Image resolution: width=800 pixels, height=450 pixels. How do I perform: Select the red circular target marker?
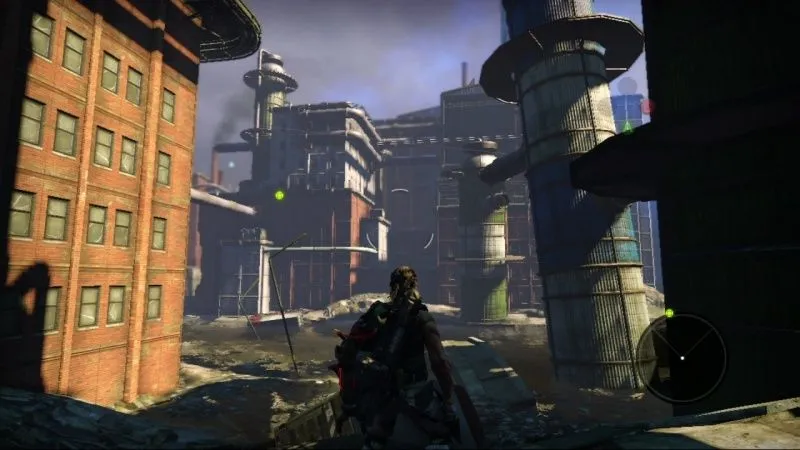(x=647, y=105)
